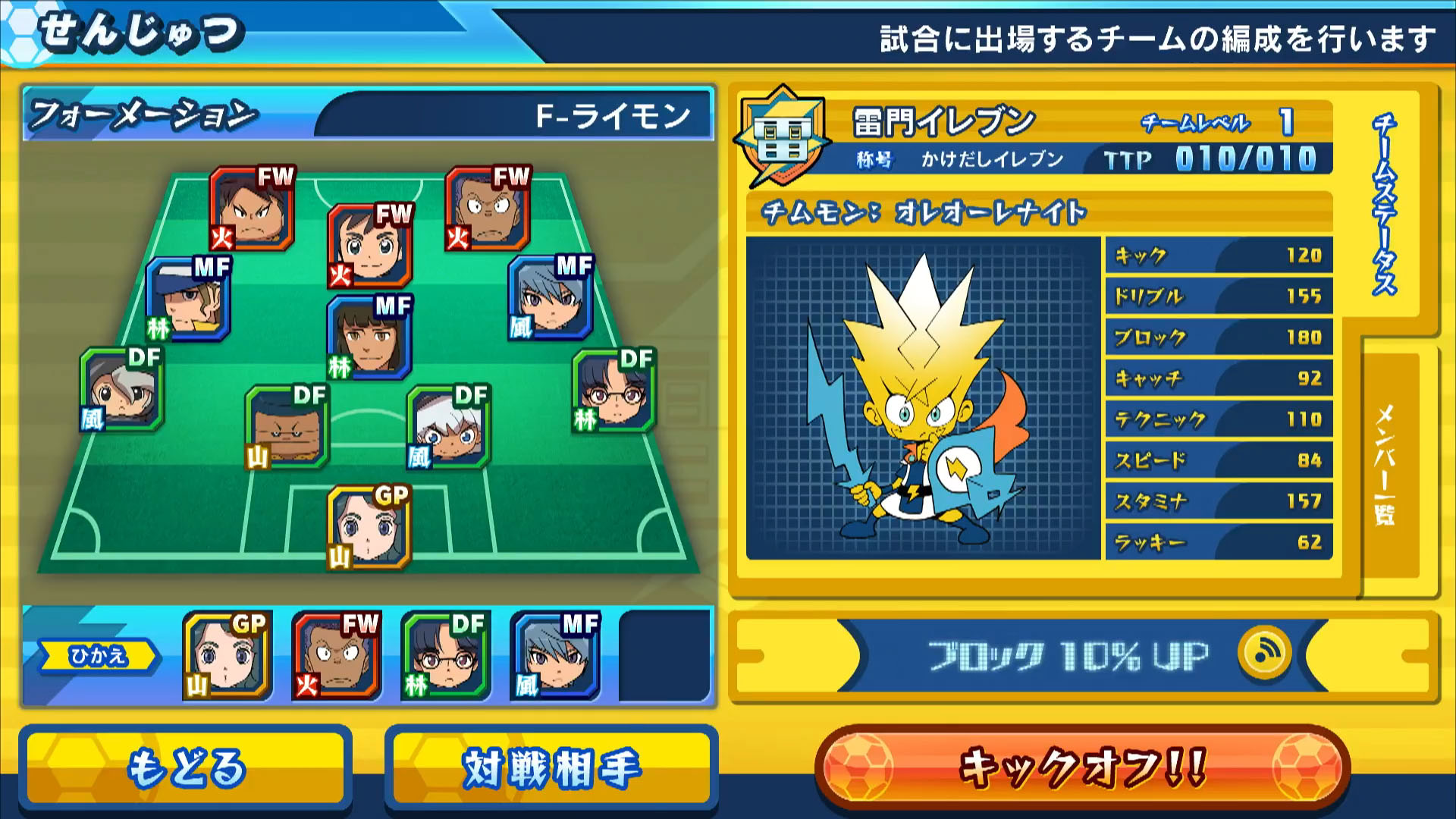
Task: Start the match with キックオフ!!
Action: point(1082,767)
